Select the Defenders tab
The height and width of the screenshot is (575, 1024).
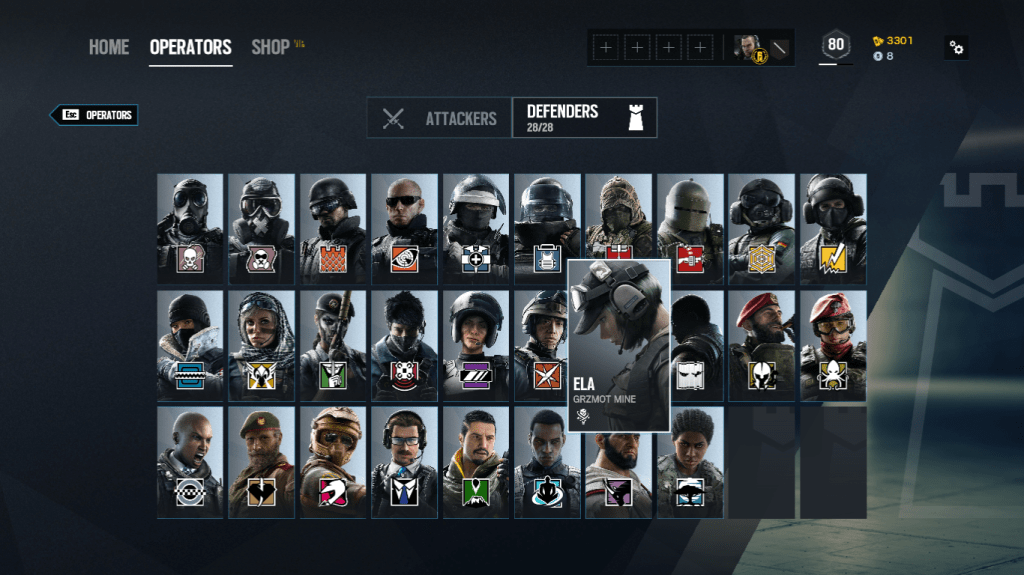click(x=584, y=117)
